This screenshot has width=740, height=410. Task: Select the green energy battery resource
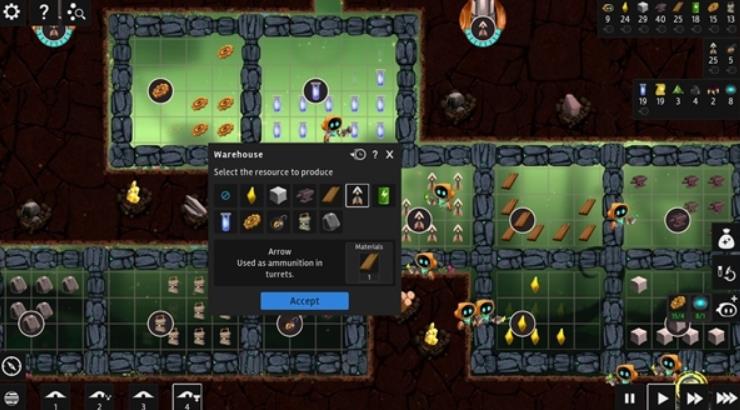click(383, 196)
